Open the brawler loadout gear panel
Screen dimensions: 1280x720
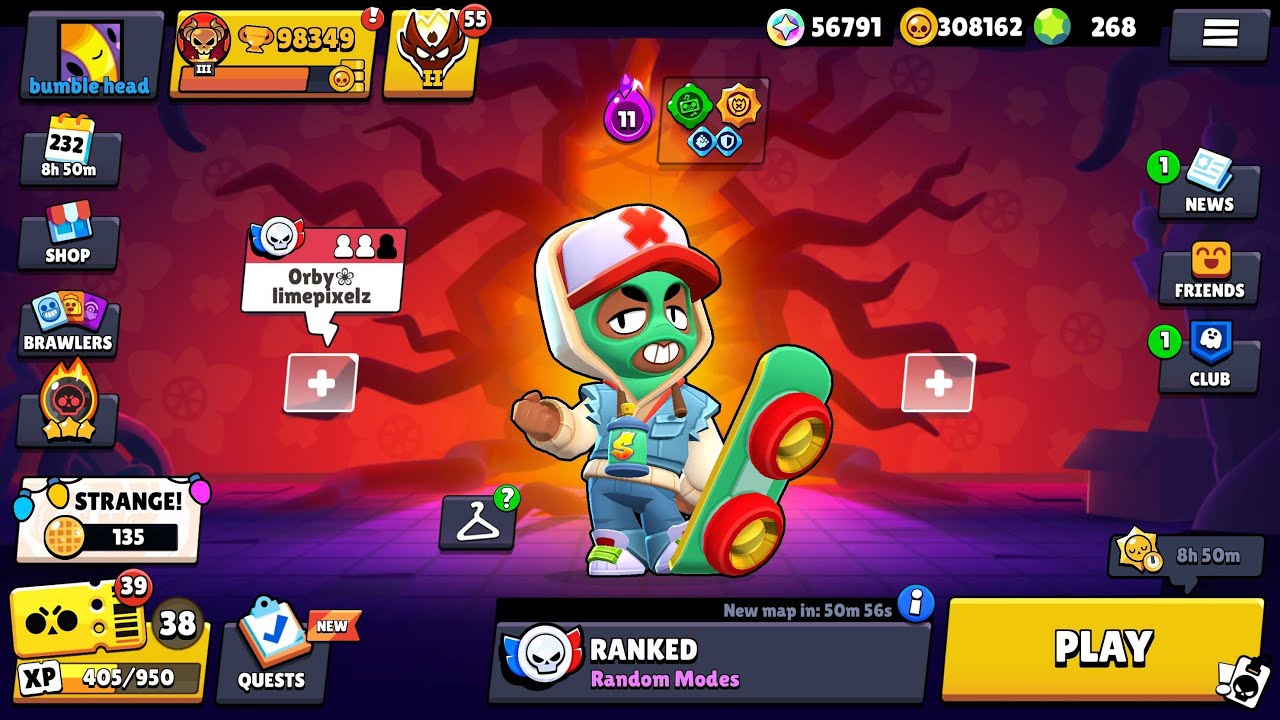713,122
